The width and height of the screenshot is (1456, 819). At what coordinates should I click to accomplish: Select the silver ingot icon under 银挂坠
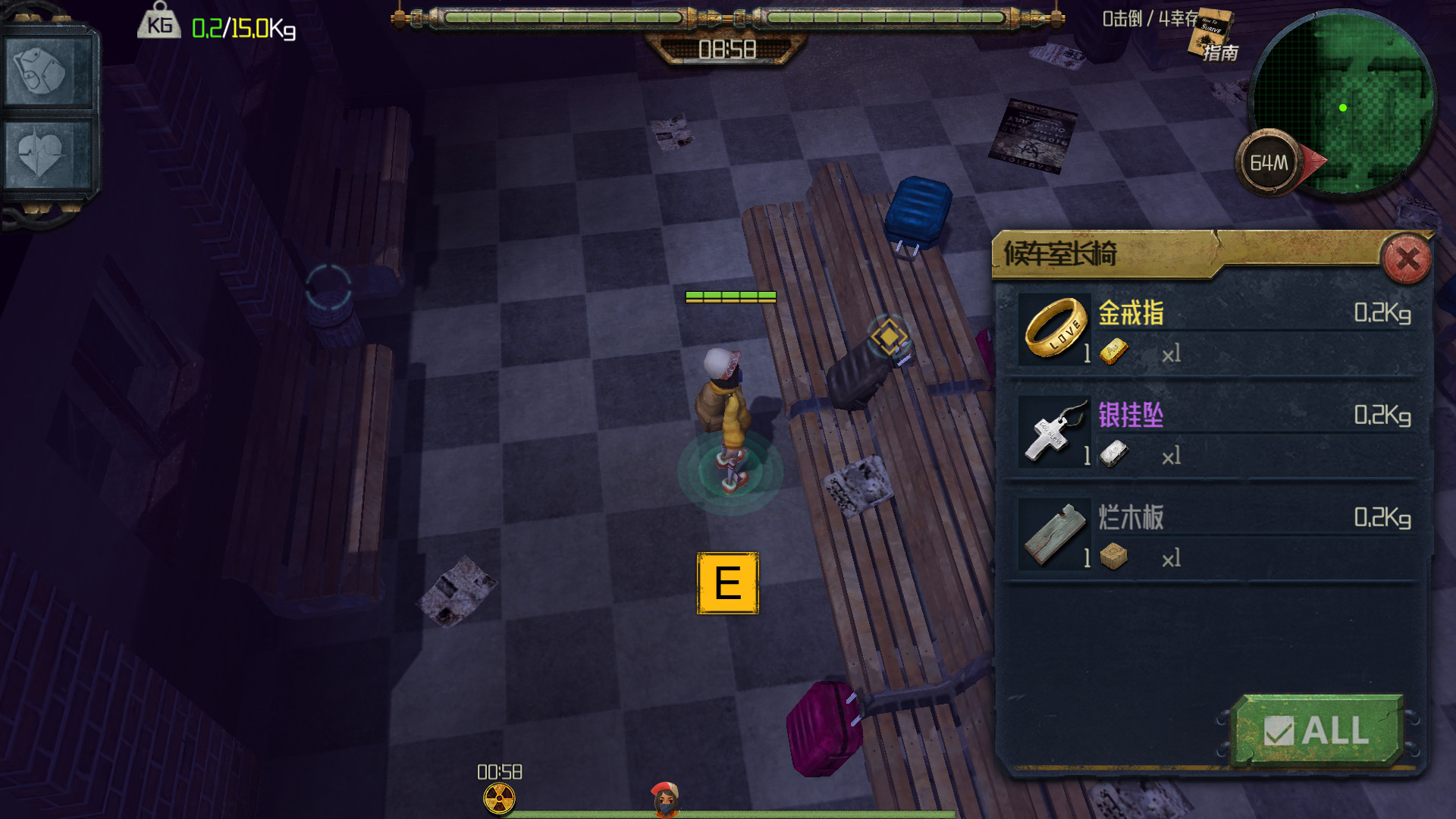tap(1115, 453)
